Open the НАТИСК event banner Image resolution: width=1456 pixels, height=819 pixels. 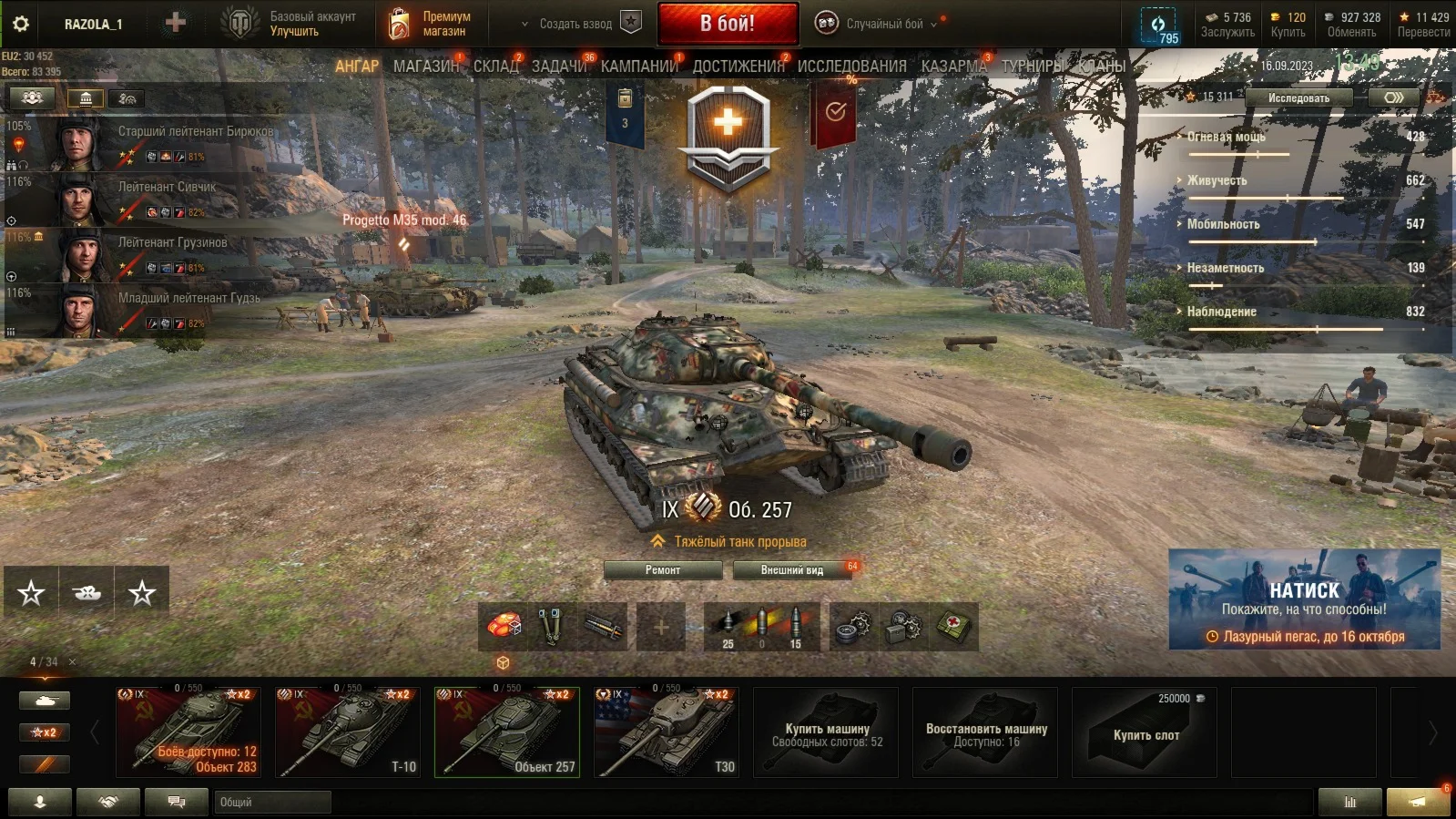[1304, 599]
